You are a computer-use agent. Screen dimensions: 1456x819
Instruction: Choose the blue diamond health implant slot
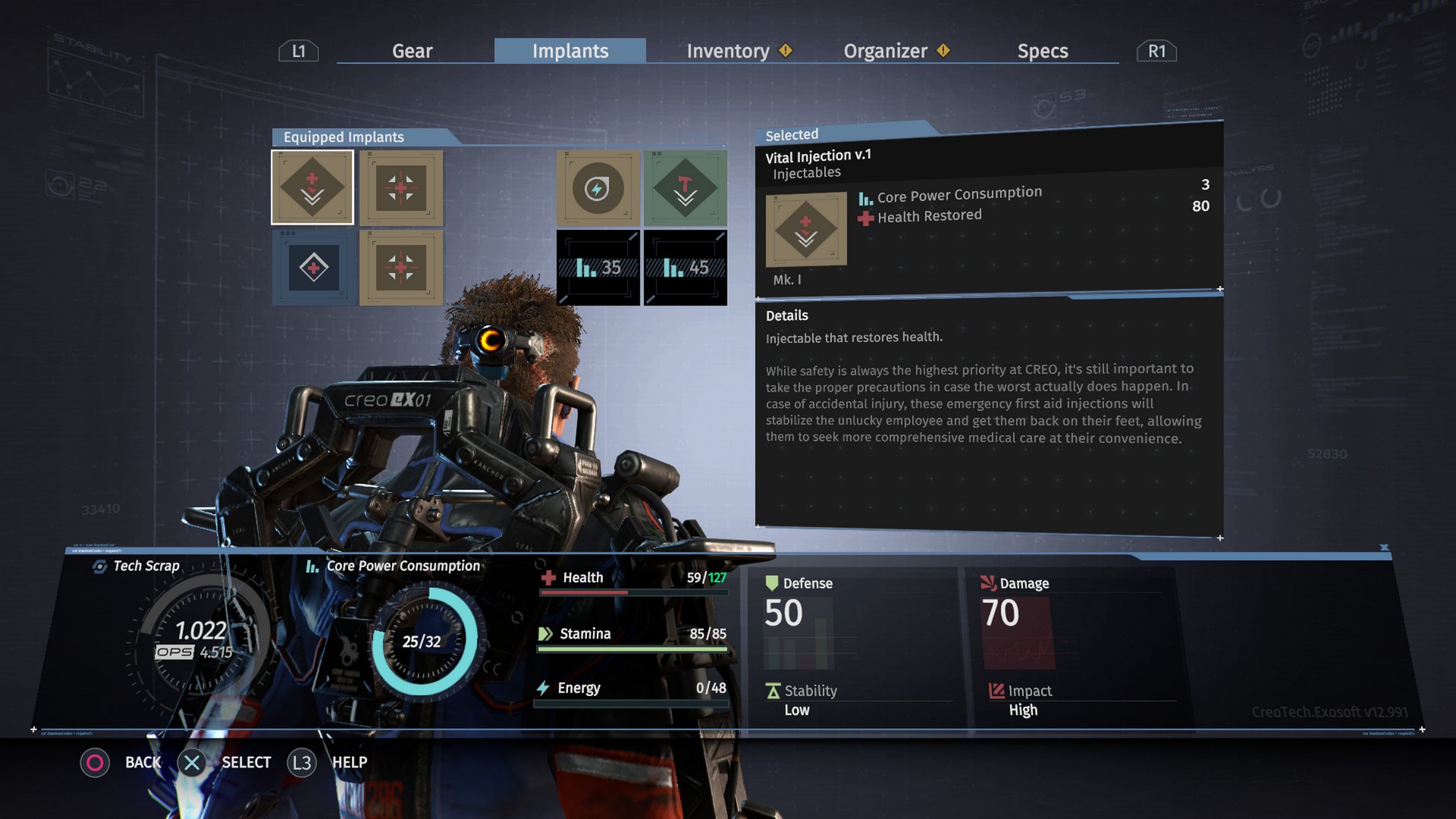tap(313, 268)
